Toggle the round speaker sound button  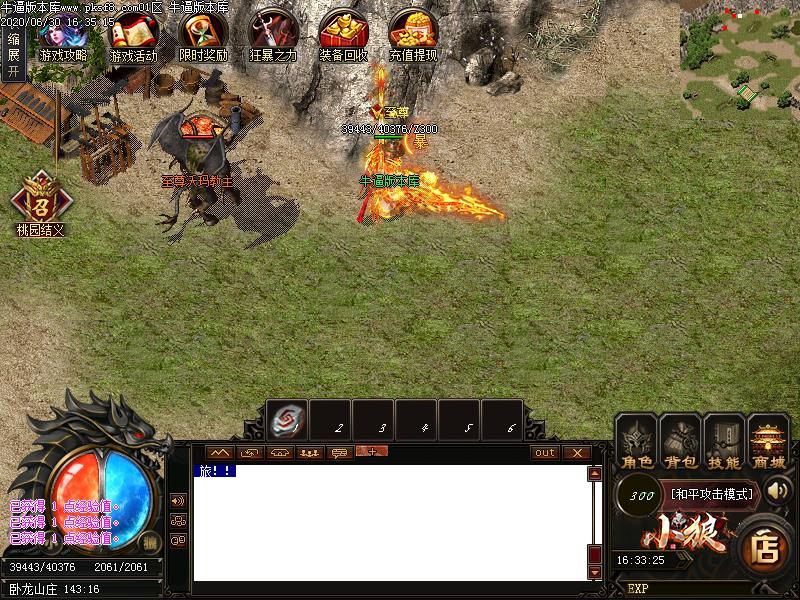coord(778,492)
